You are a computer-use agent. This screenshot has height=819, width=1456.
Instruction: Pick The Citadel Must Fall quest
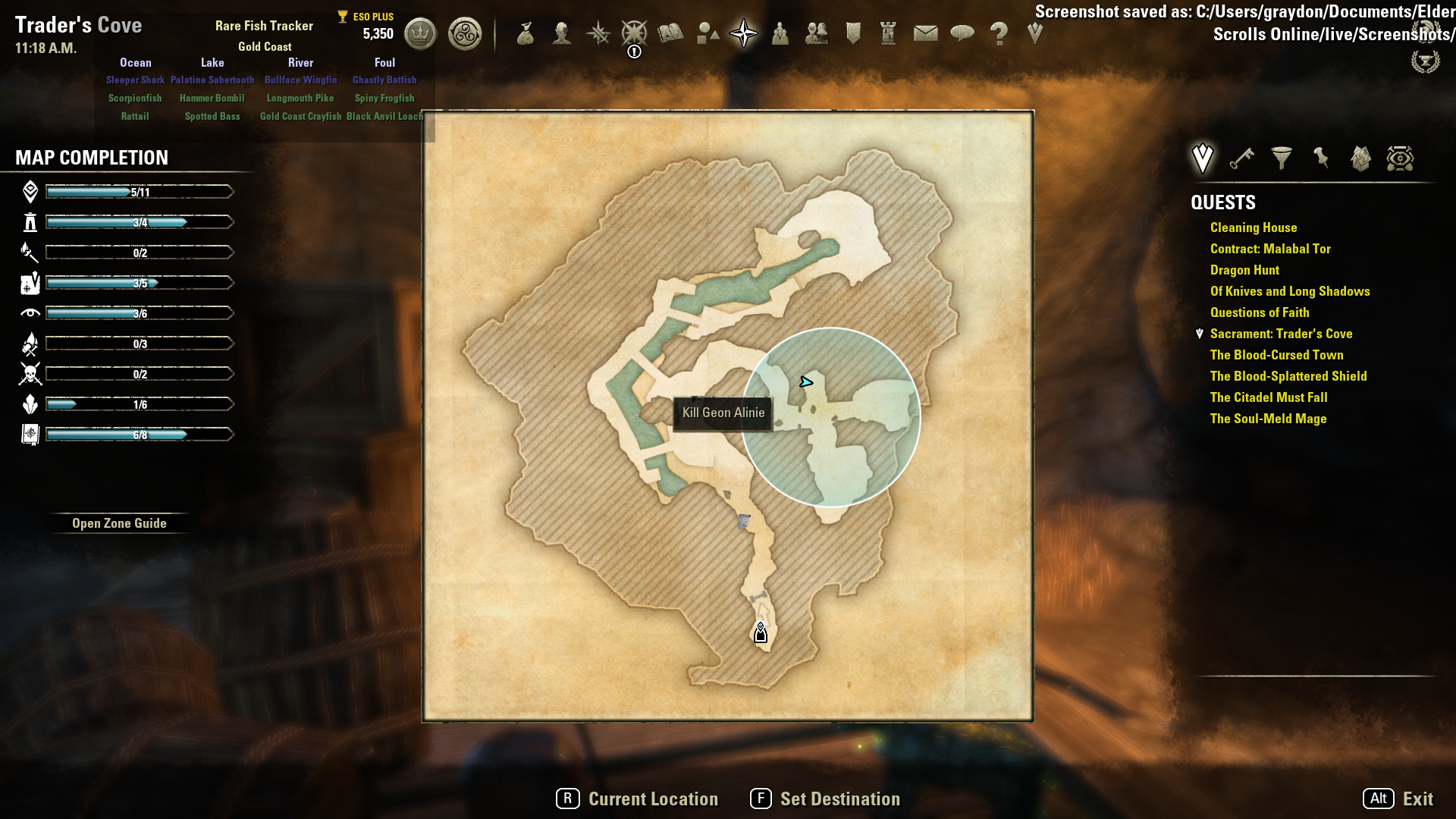click(x=1268, y=397)
